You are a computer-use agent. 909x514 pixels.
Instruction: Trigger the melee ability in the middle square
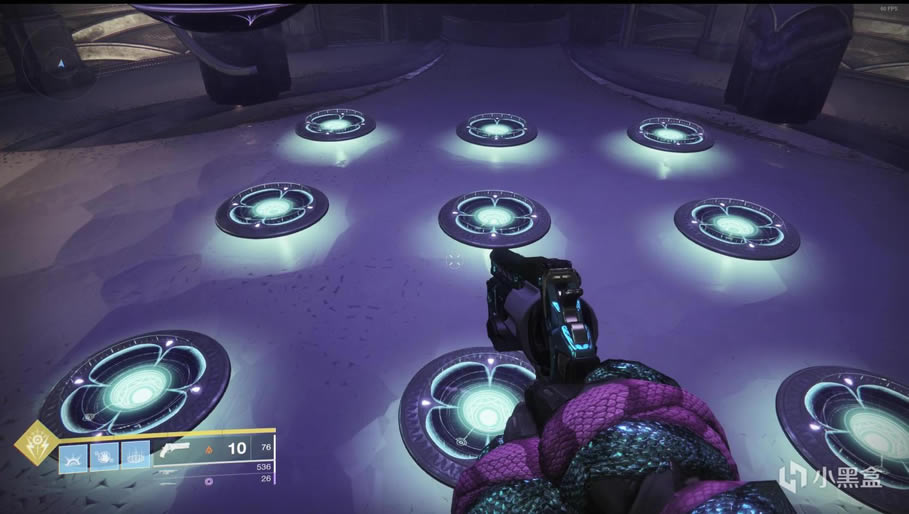click(104, 456)
